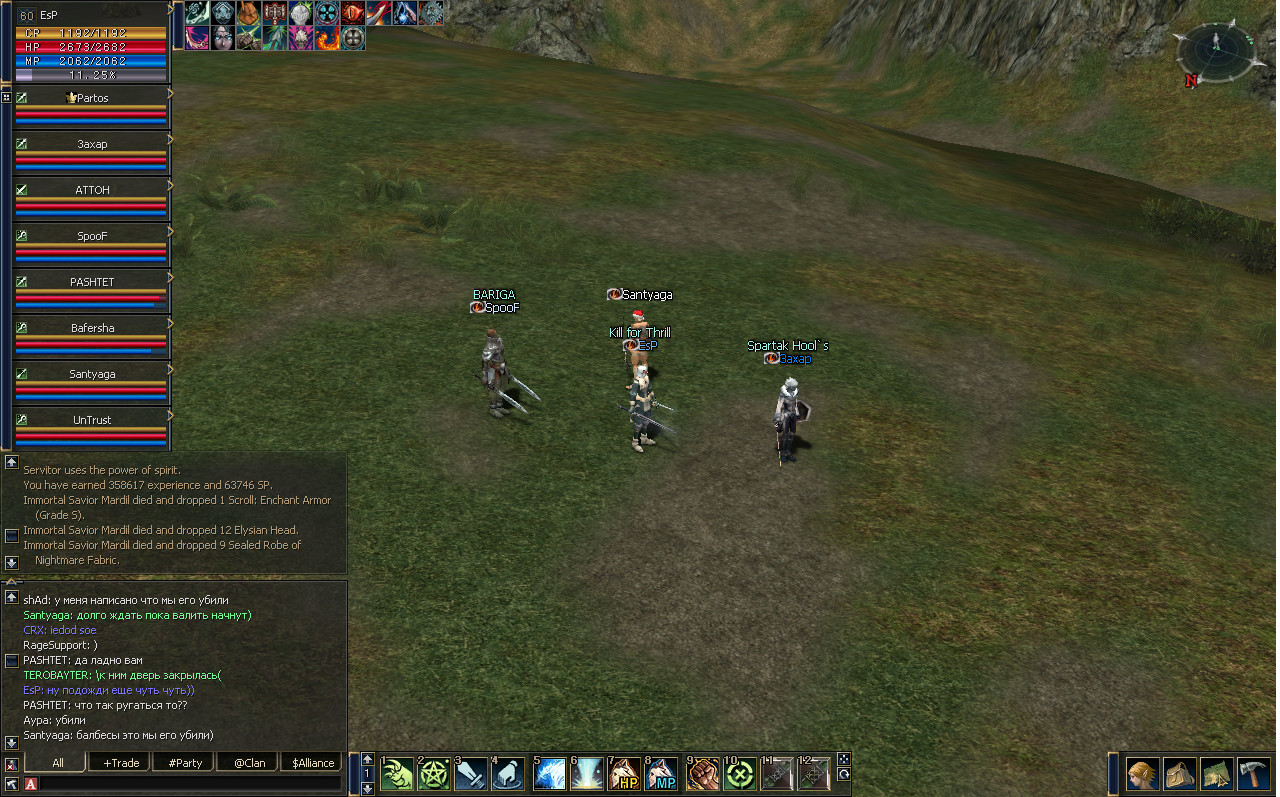
Task: Show the @Clan chat tab
Action: point(249,763)
